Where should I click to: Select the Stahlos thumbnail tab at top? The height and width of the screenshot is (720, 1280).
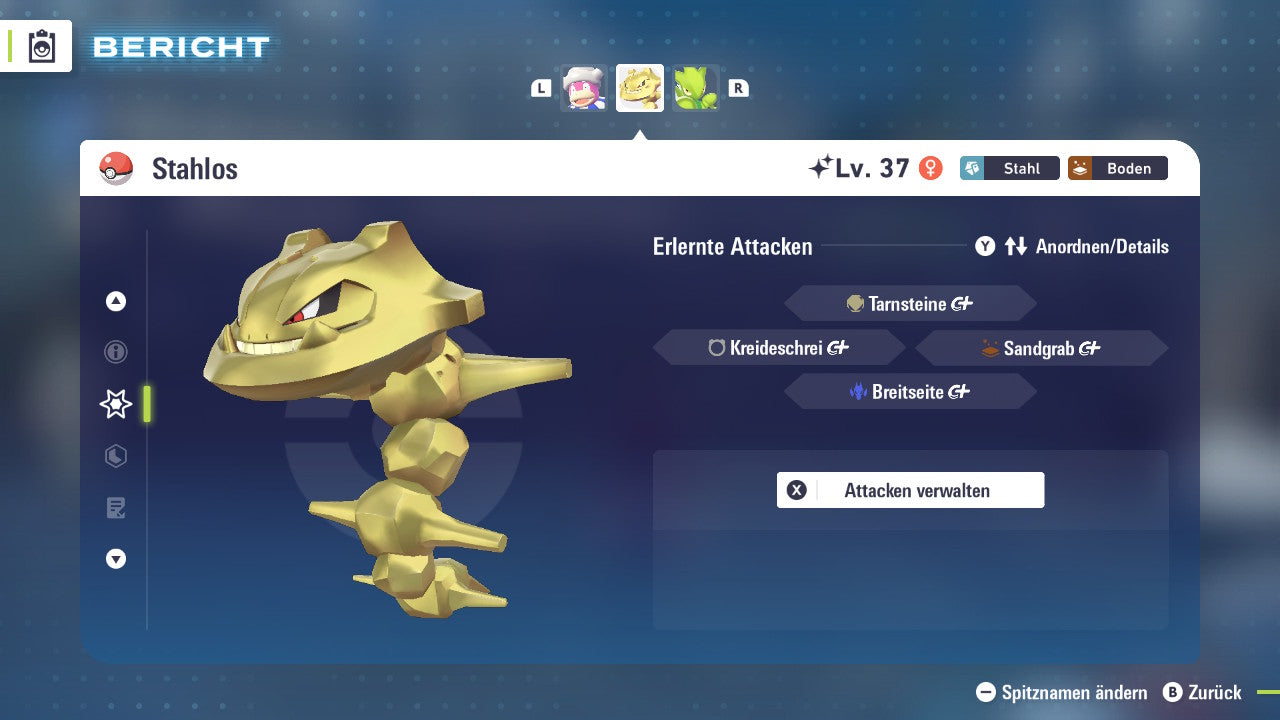(x=640, y=87)
